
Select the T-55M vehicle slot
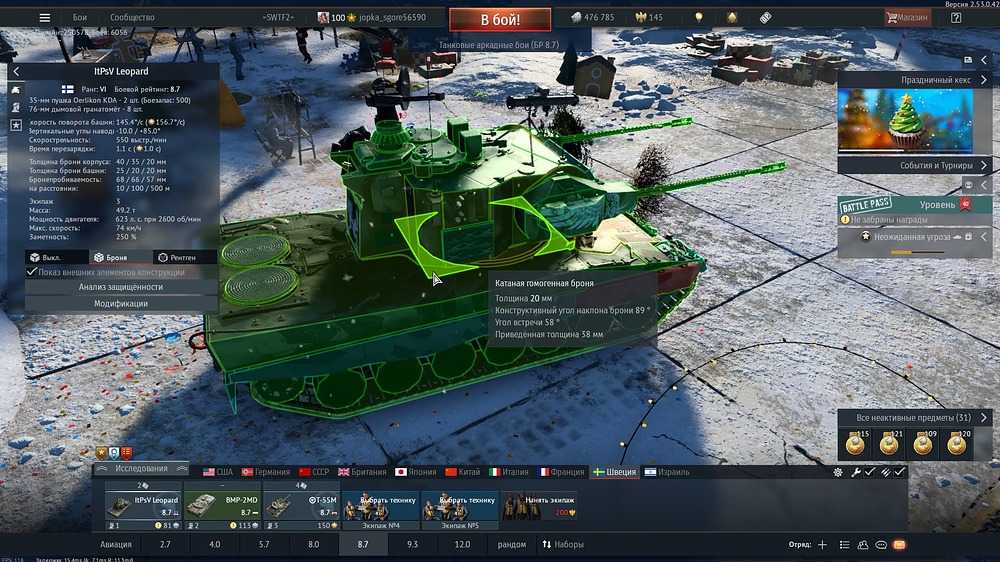[301, 504]
